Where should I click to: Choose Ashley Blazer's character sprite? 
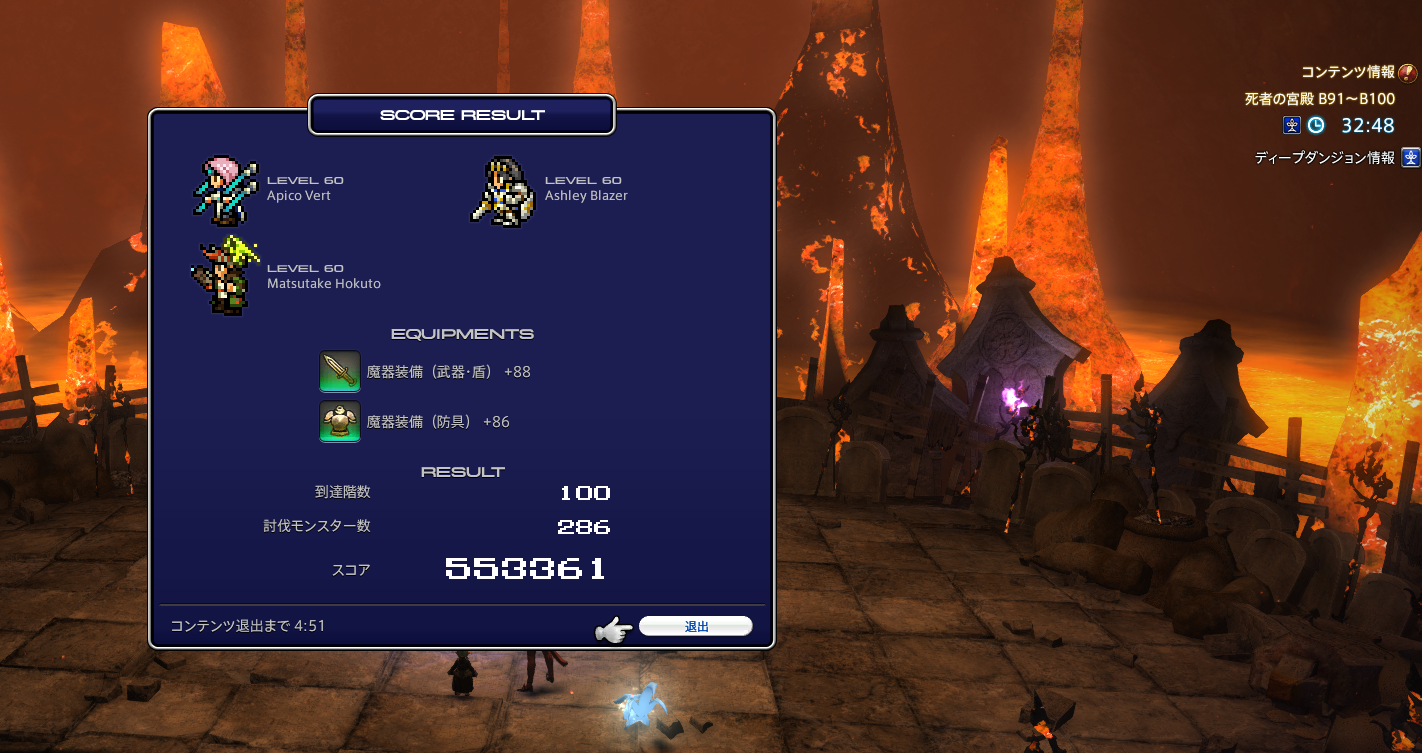503,190
